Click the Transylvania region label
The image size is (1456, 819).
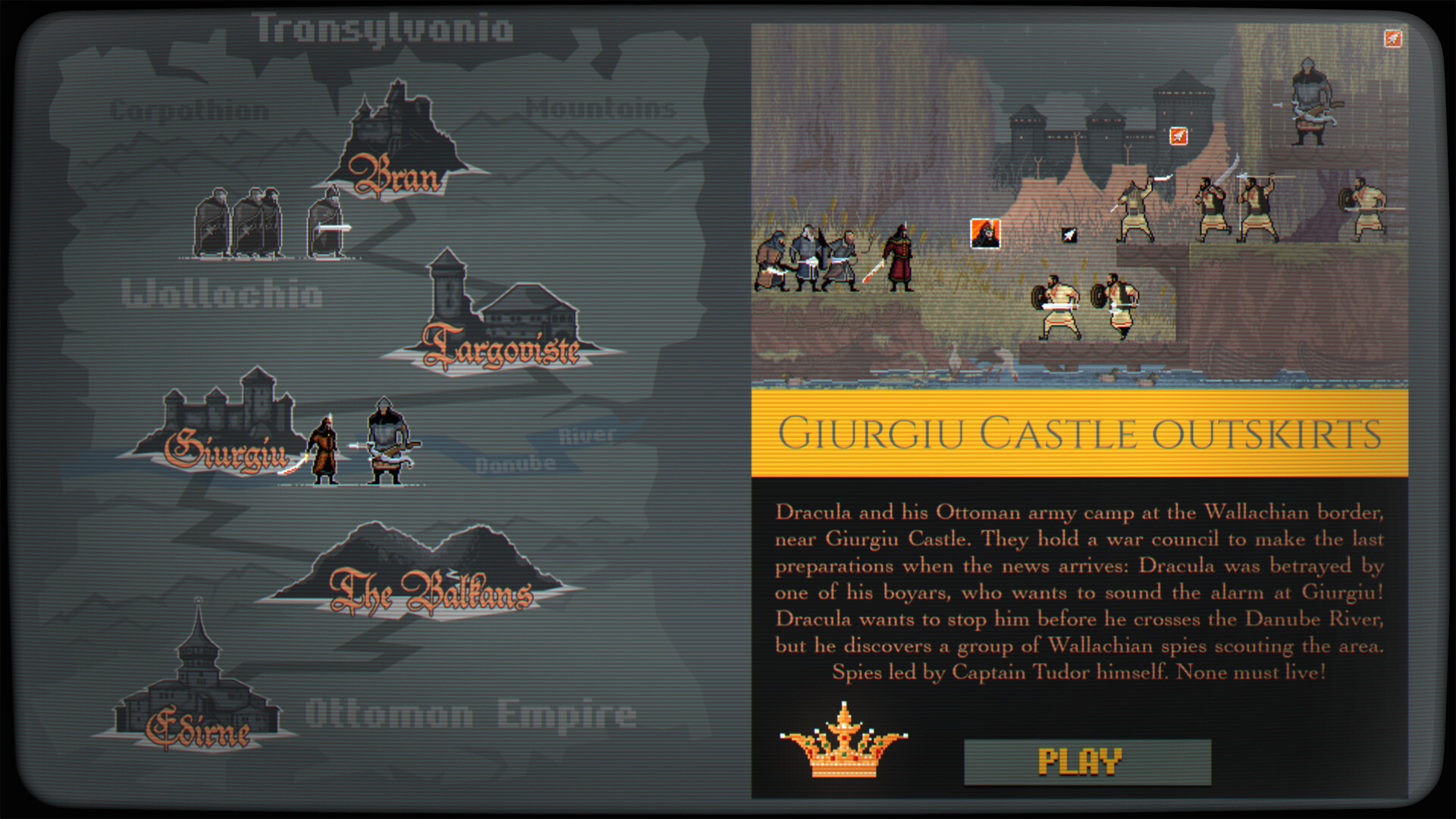383,29
